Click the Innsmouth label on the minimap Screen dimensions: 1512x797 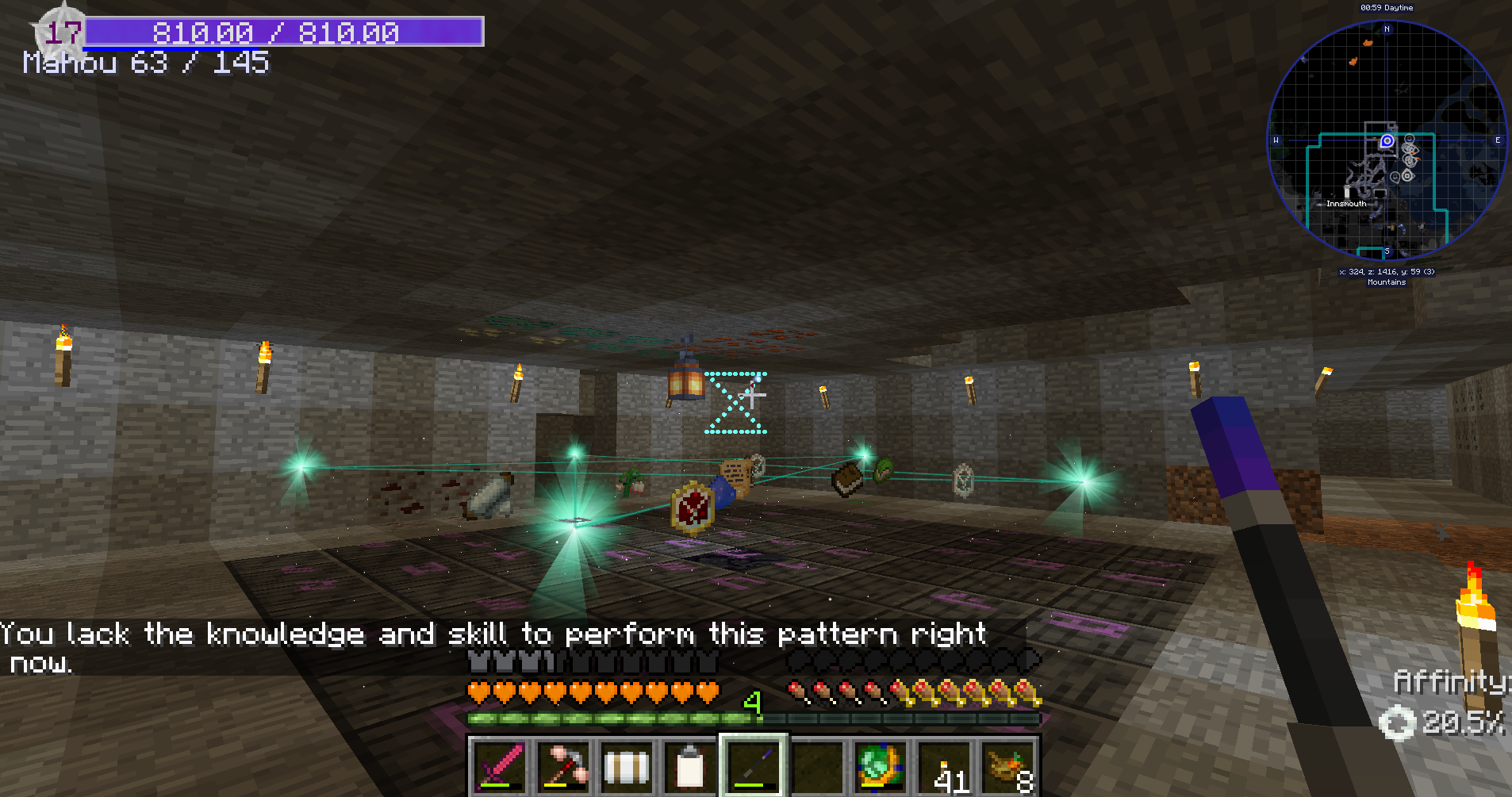1346,204
